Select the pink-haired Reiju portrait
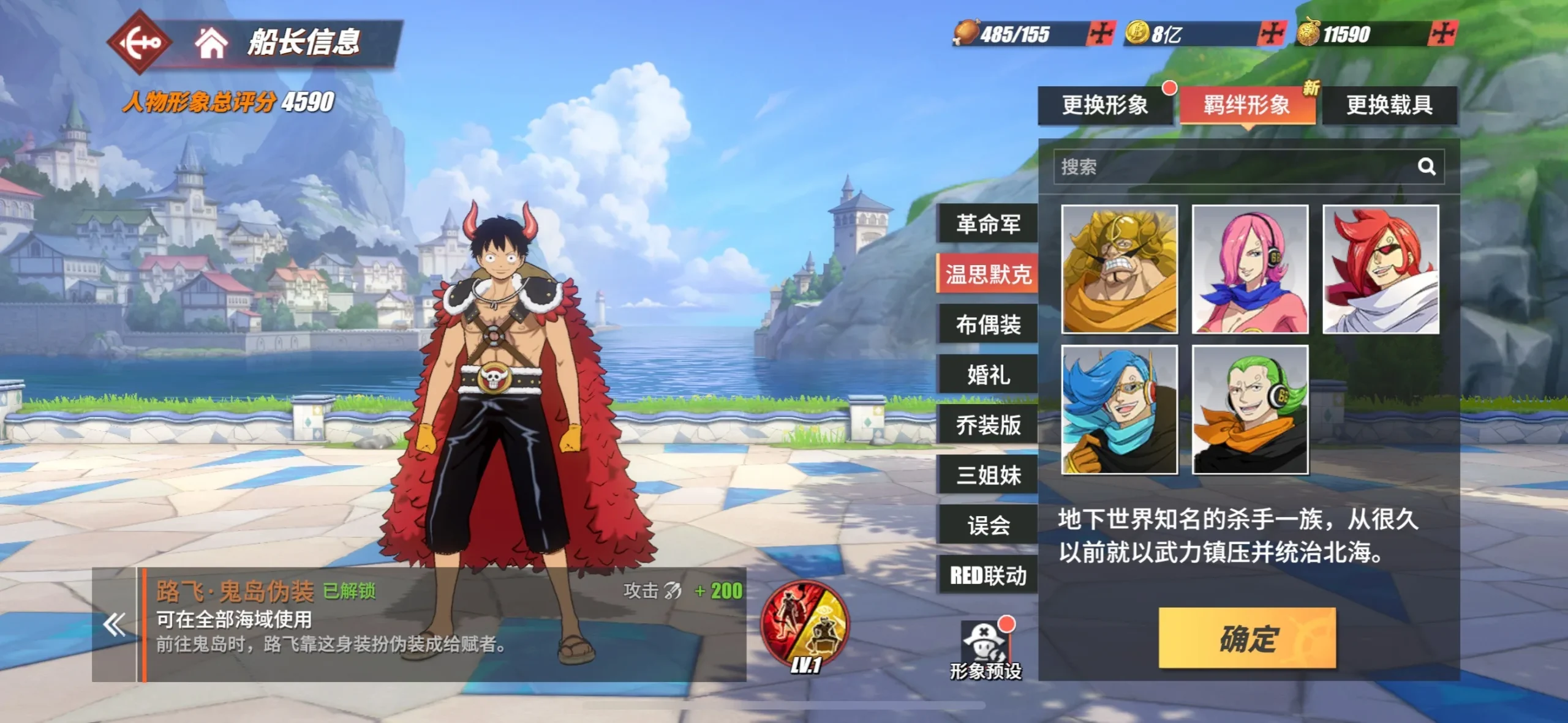 (x=1249, y=269)
